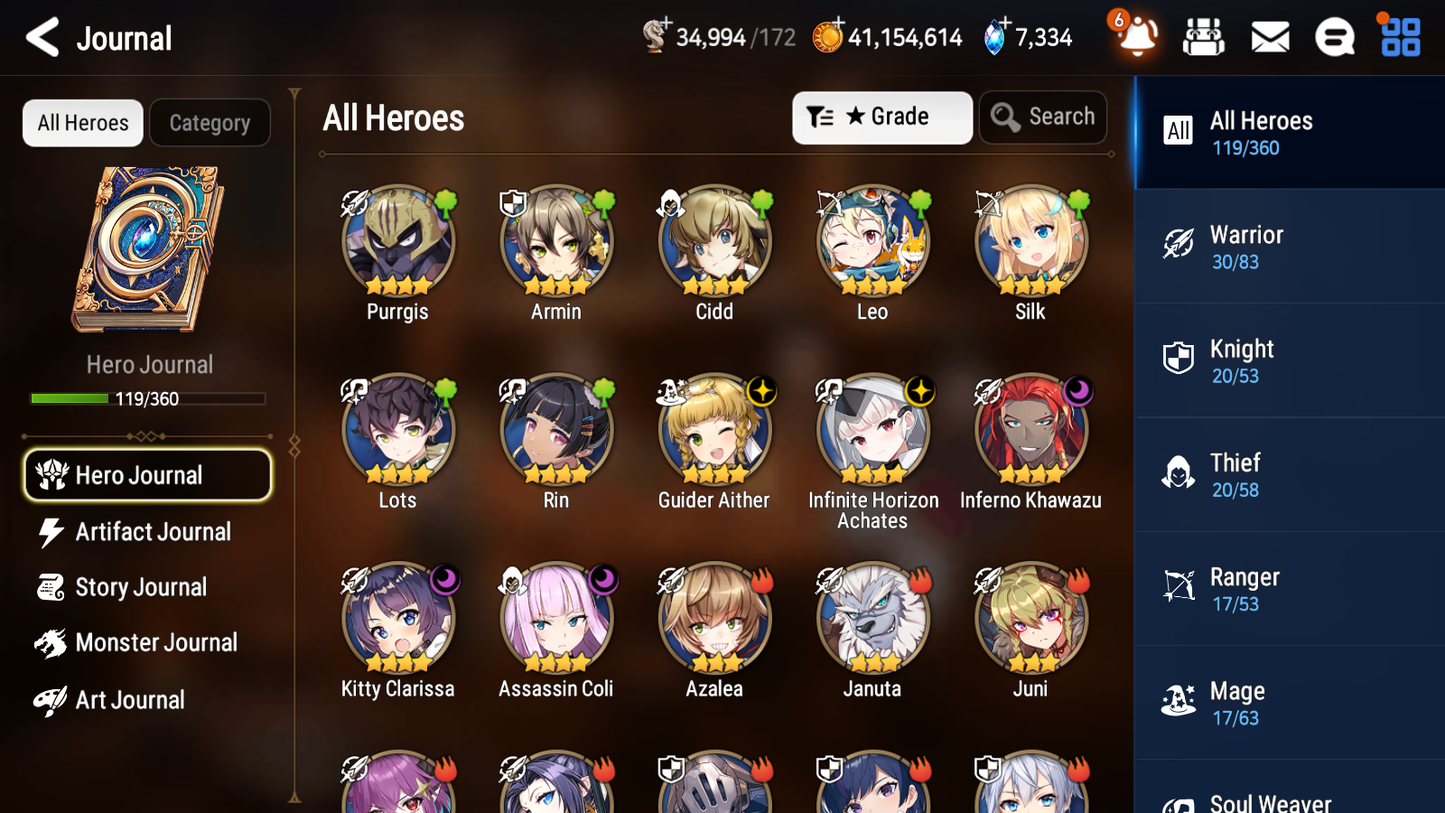Switch to the Monster Journal
The height and width of the screenshot is (813, 1445).
156,643
